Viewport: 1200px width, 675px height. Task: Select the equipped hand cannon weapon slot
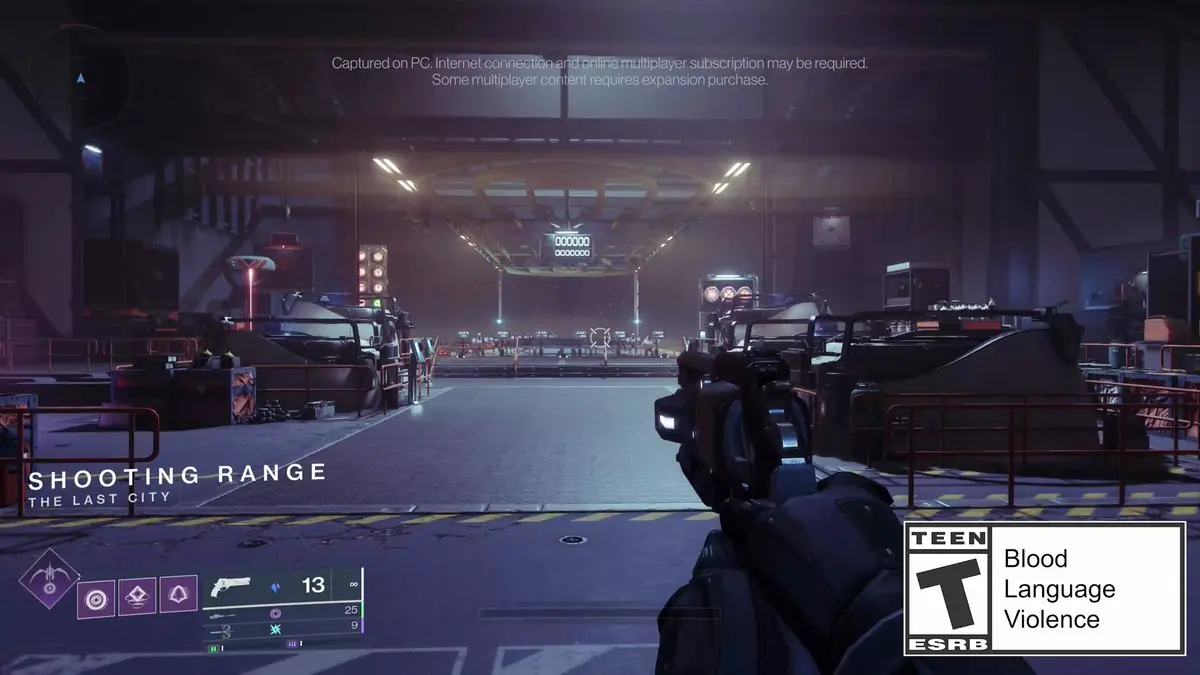coord(232,586)
